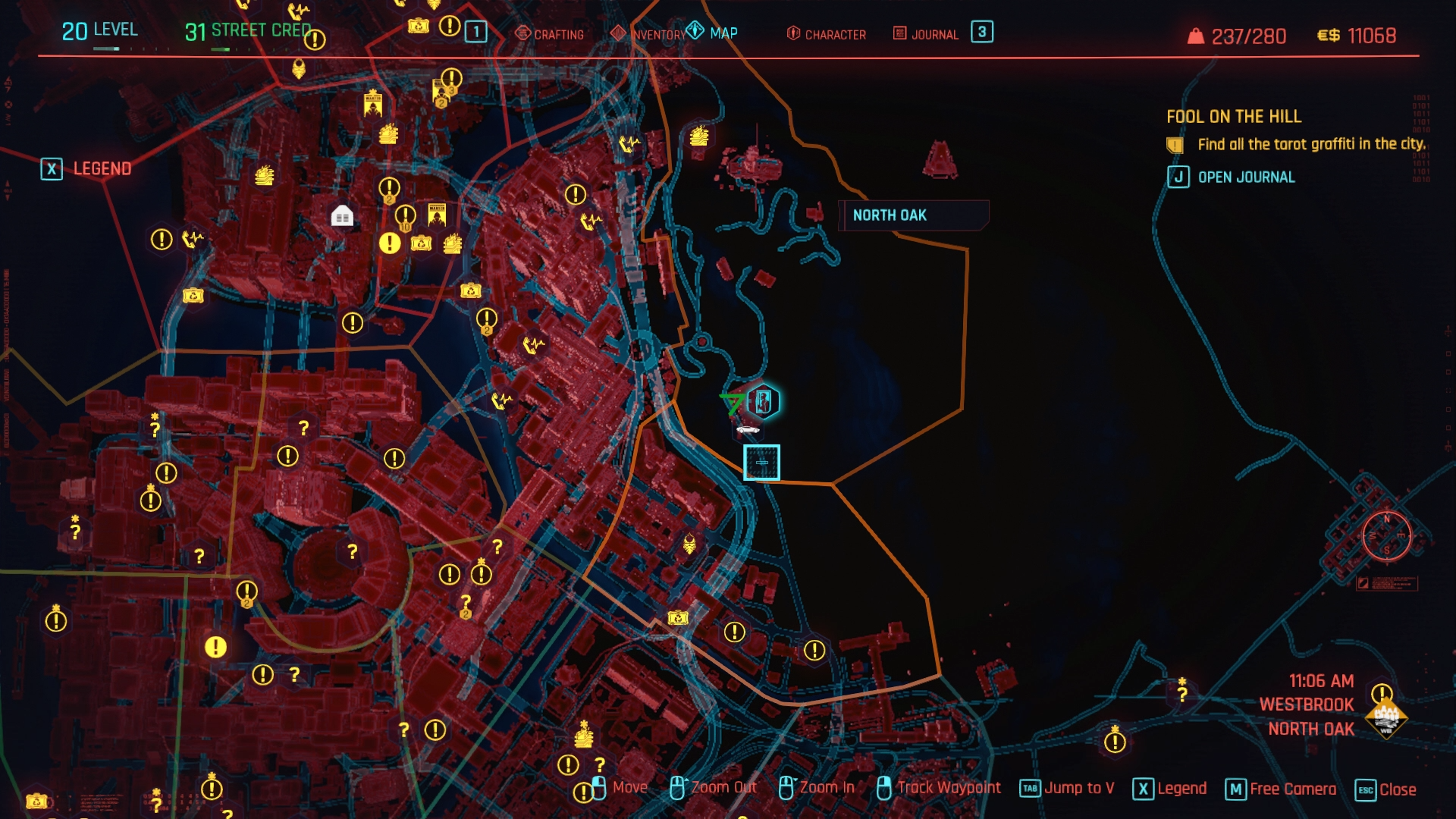Close the map screen
The width and height of the screenshot is (1456, 819).
pyautogui.click(x=1385, y=789)
